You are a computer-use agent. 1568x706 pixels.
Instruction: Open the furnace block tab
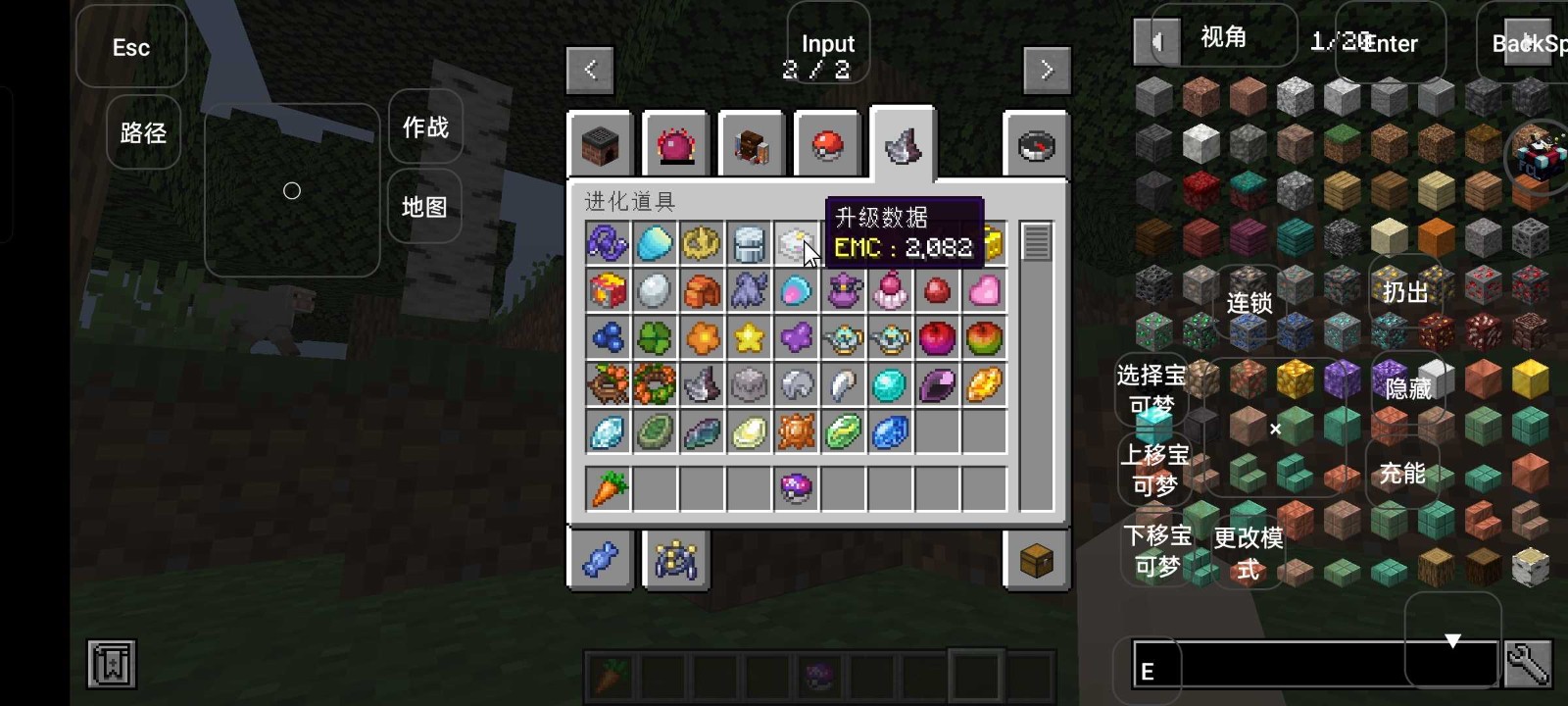coord(601,146)
